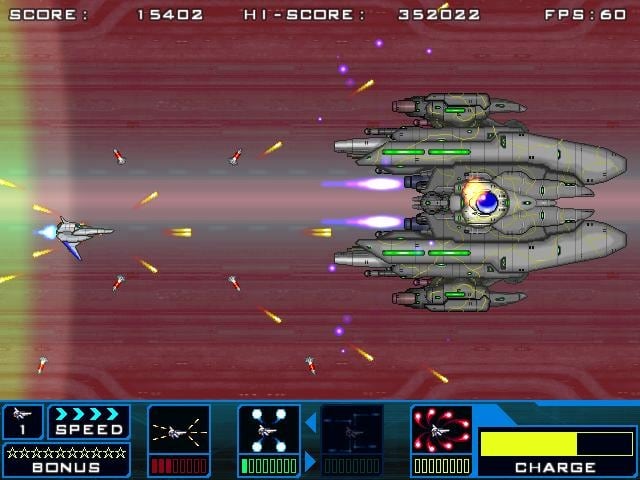Click the blue right-pointing formation arrow
The image size is (640, 480).
[311, 461]
